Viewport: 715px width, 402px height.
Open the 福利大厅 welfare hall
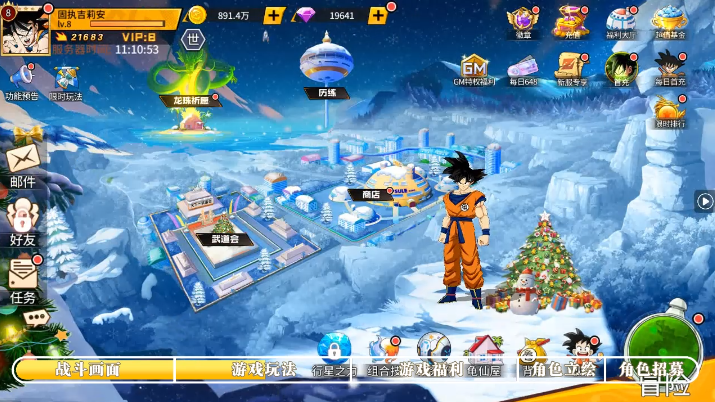tap(621, 20)
